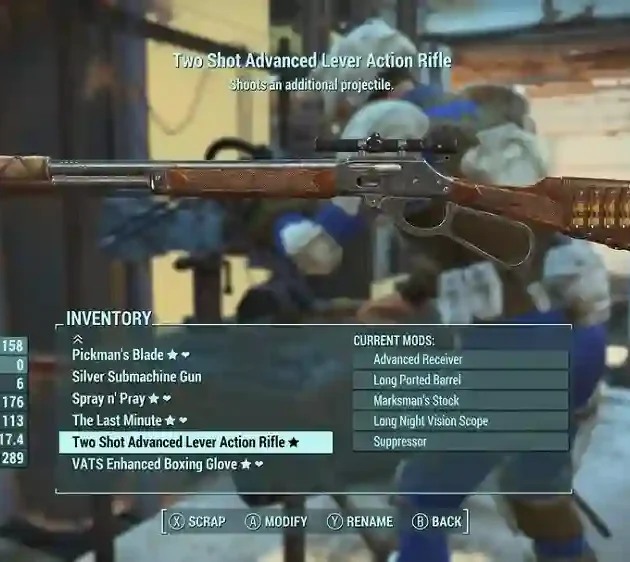Image resolution: width=630 pixels, height=562 pixels.
Task: Select Spray n' Pray from the list
Action: click(122, 399)
